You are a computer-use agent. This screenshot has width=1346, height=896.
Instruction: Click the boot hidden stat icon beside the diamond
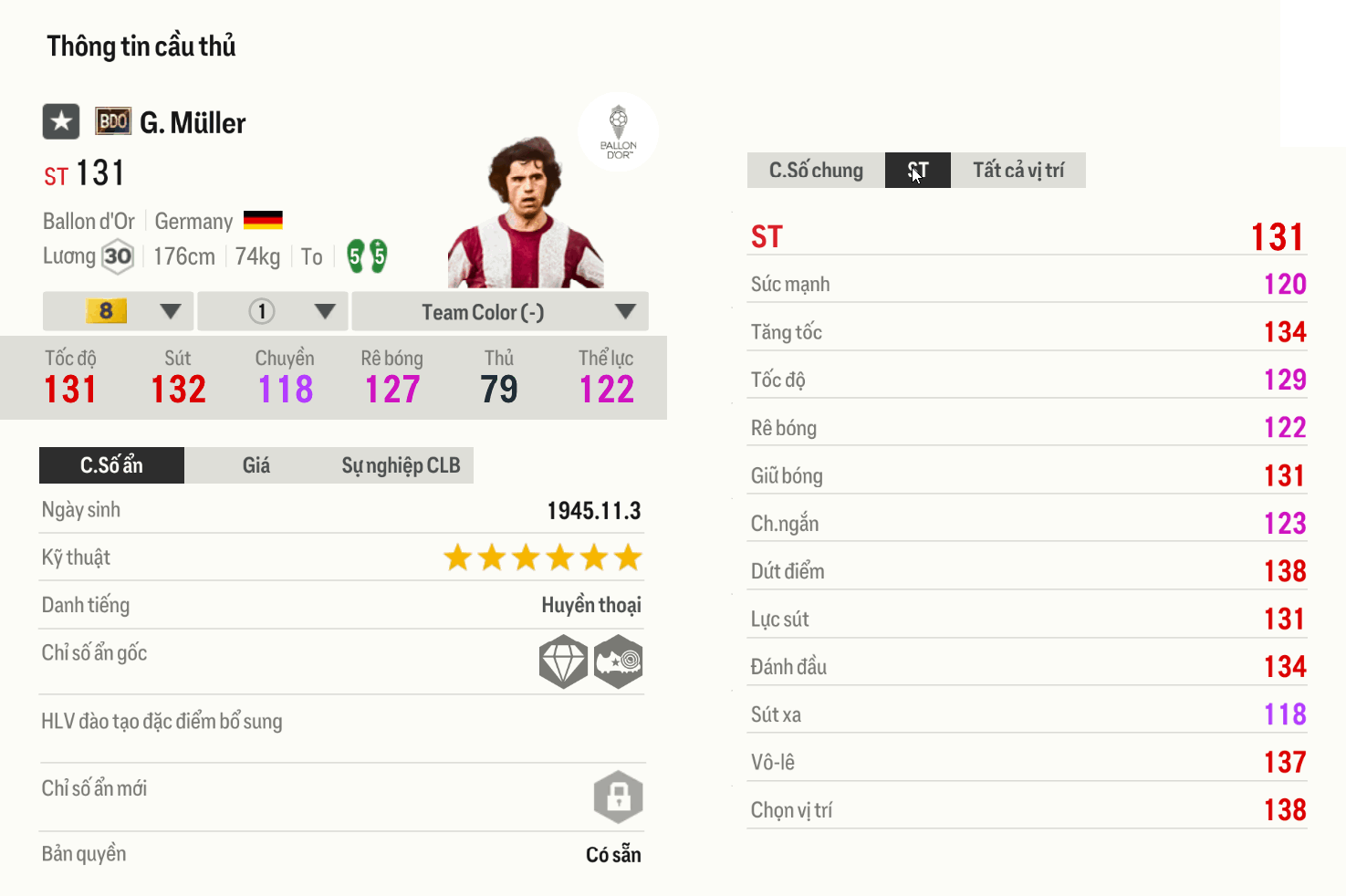point(619,662)
